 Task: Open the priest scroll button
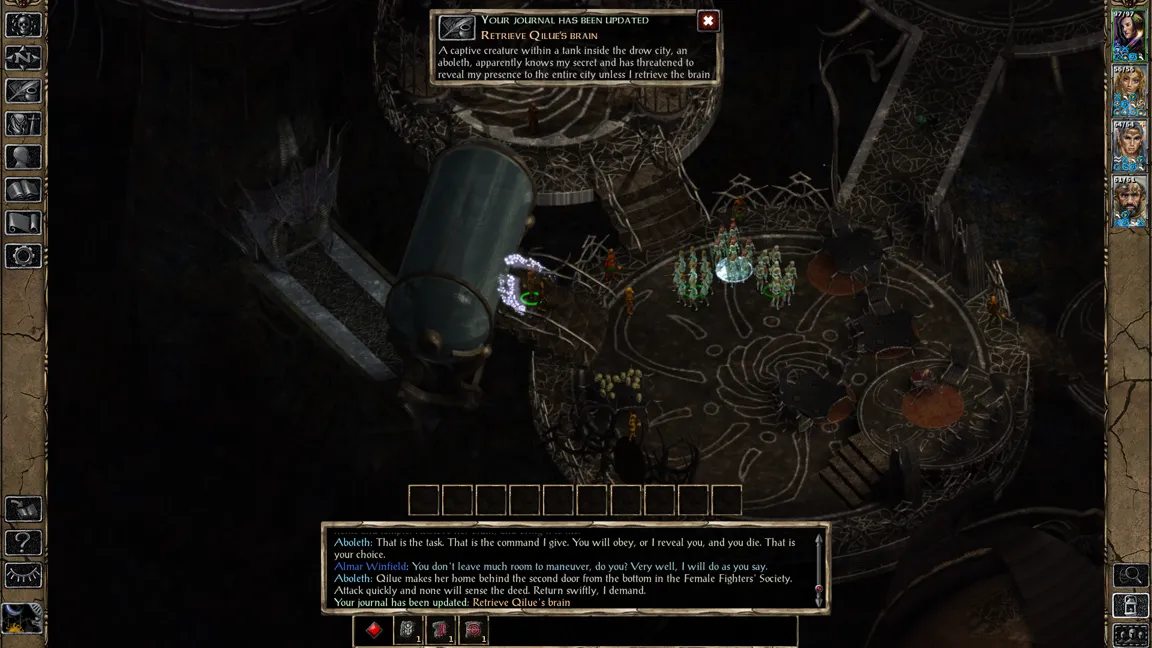tap(23, 223)
